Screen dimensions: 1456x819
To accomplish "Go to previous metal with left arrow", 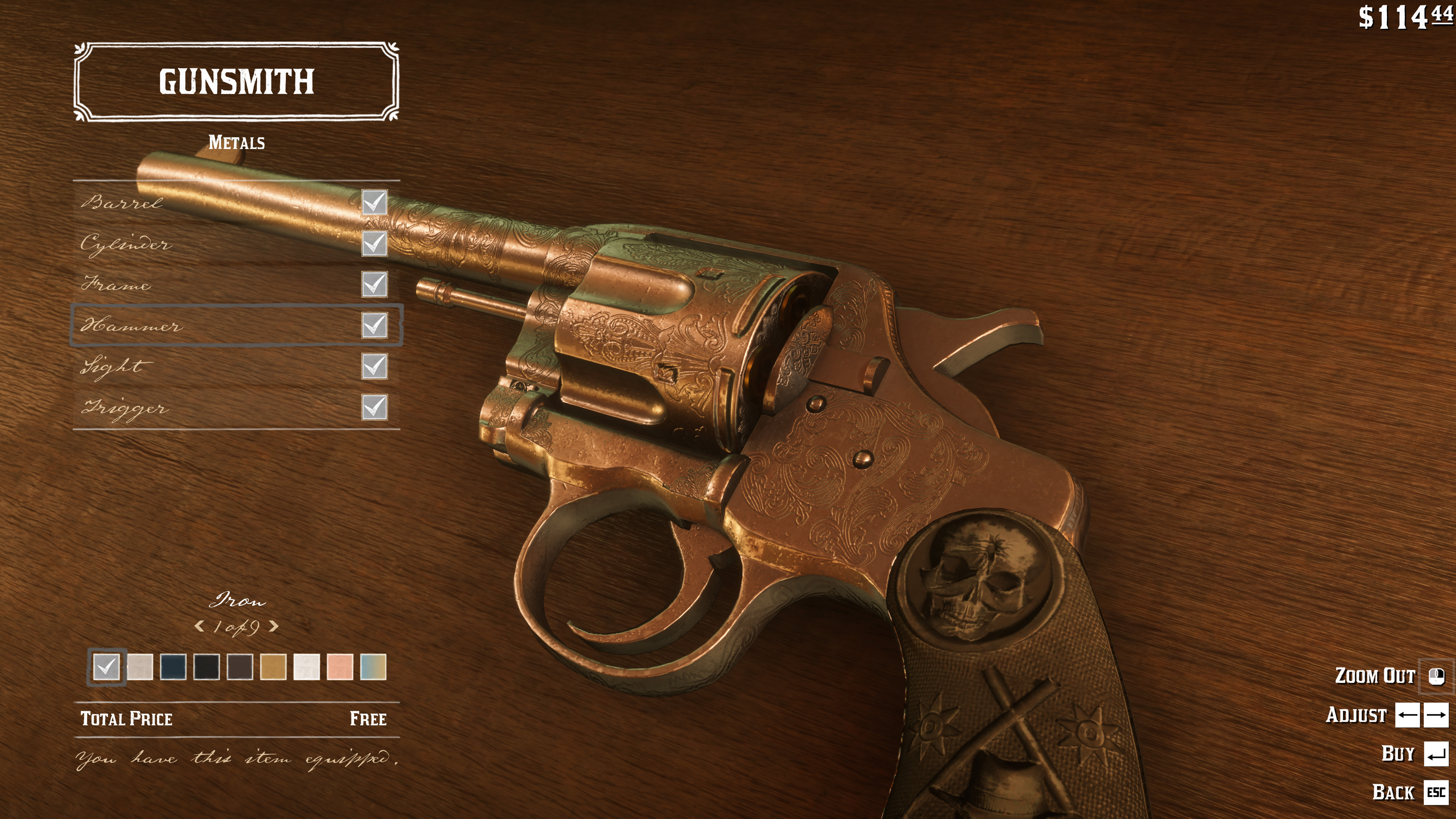I will pos(199,626).
